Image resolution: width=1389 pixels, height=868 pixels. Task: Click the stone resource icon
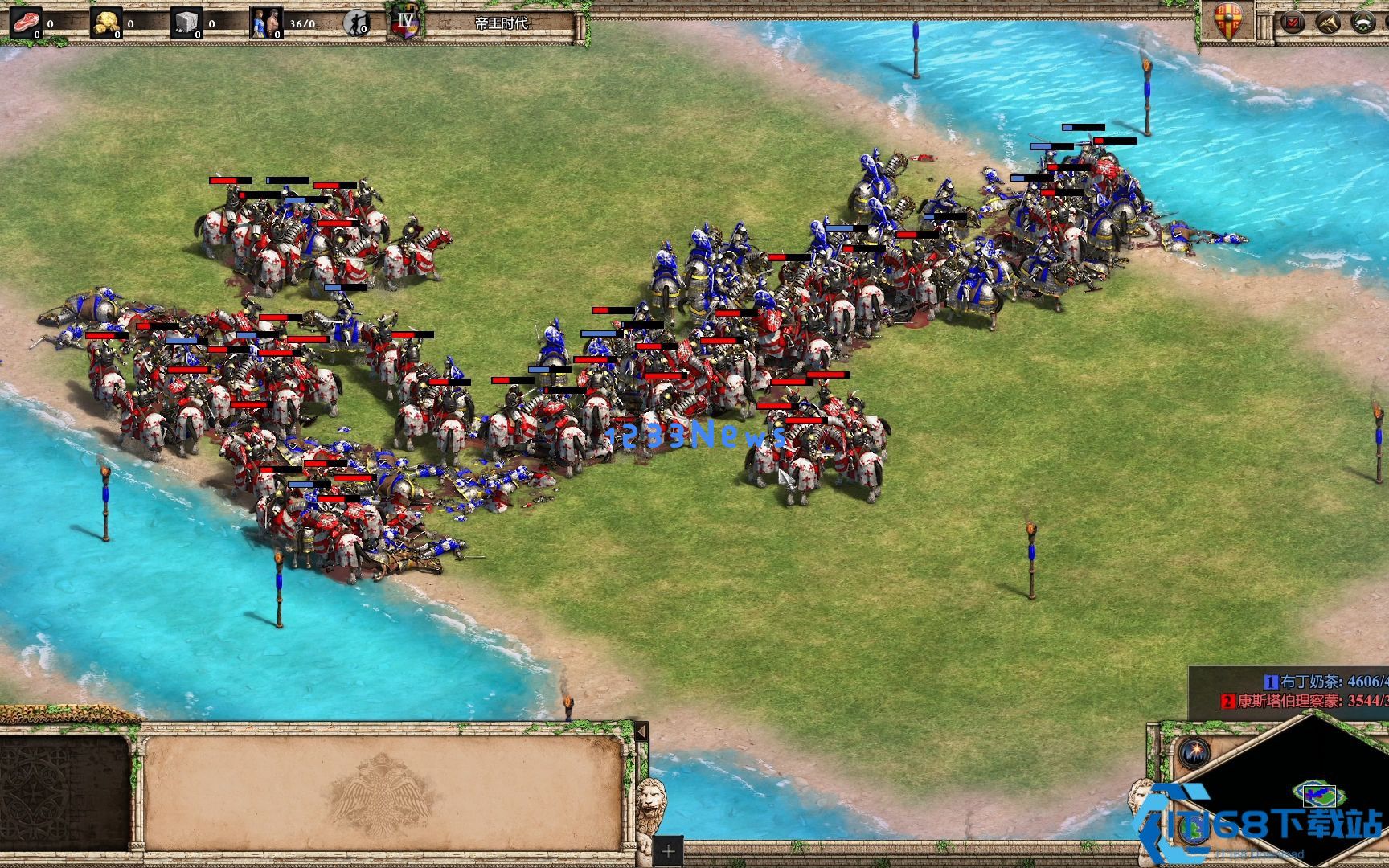click(x=186, y=22)
